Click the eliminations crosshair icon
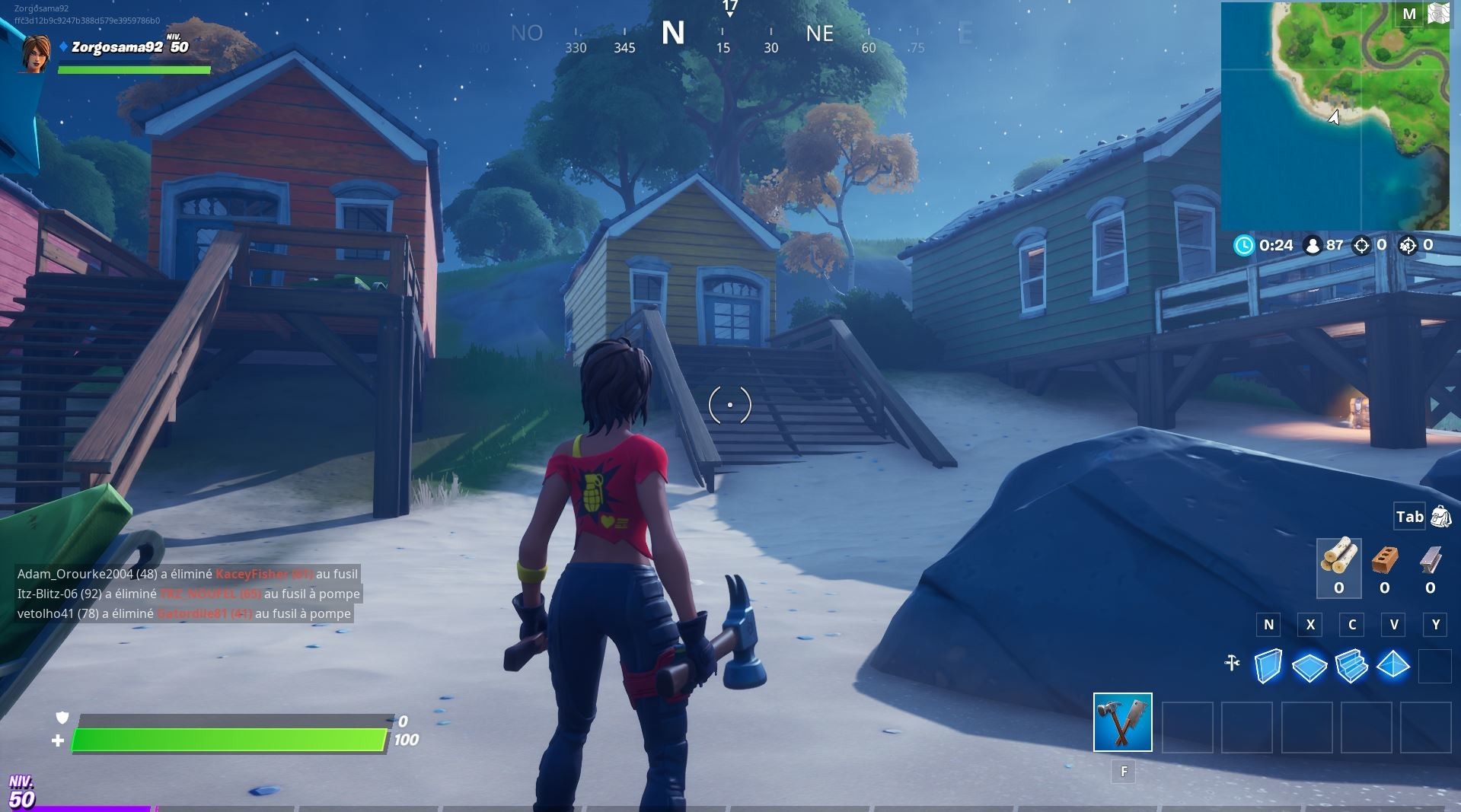Viewport: 1461px width, 812px height. pos(1361,245)
